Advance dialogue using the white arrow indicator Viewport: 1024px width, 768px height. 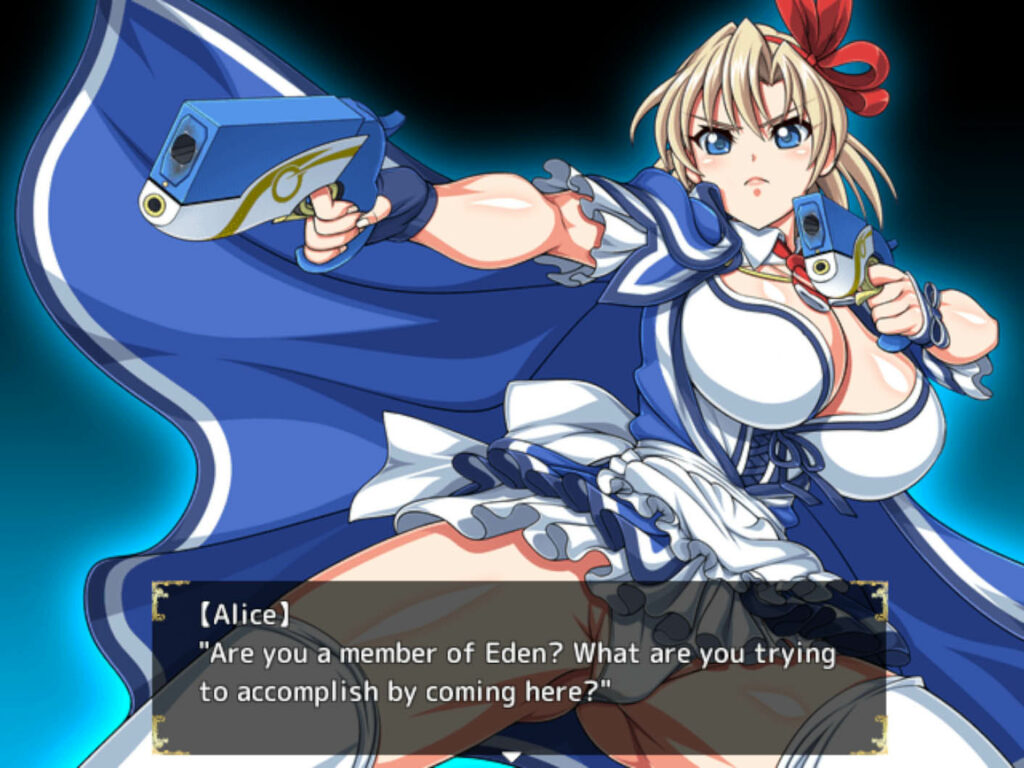[x=512, y=756]
